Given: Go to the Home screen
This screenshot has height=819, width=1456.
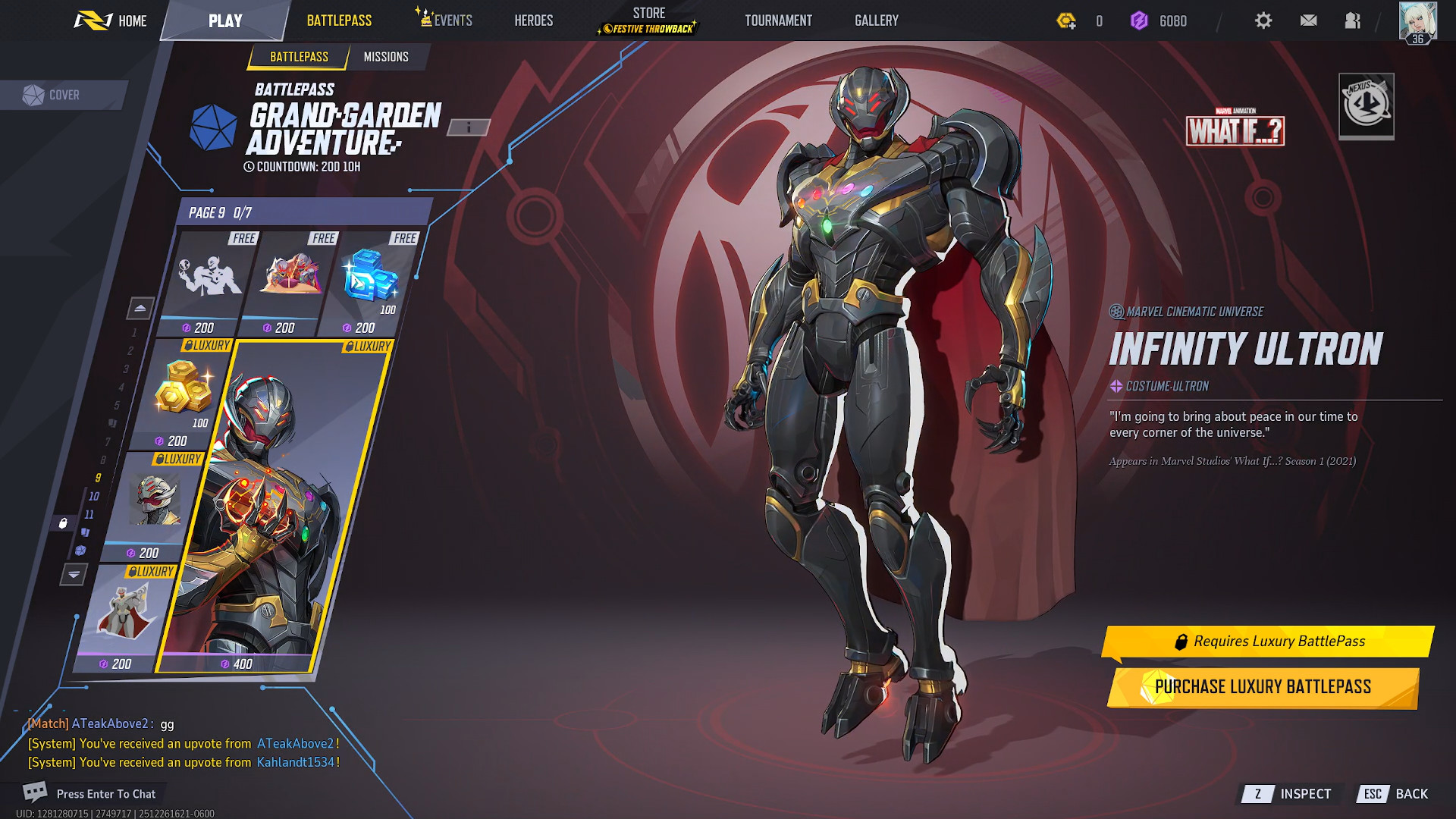Looking at the screenshot, I should 111,20.
